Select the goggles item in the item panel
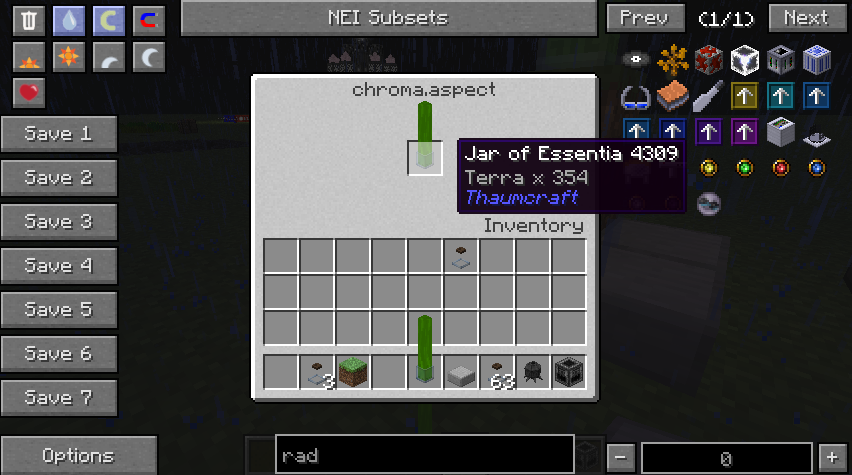 pos(636,97)
